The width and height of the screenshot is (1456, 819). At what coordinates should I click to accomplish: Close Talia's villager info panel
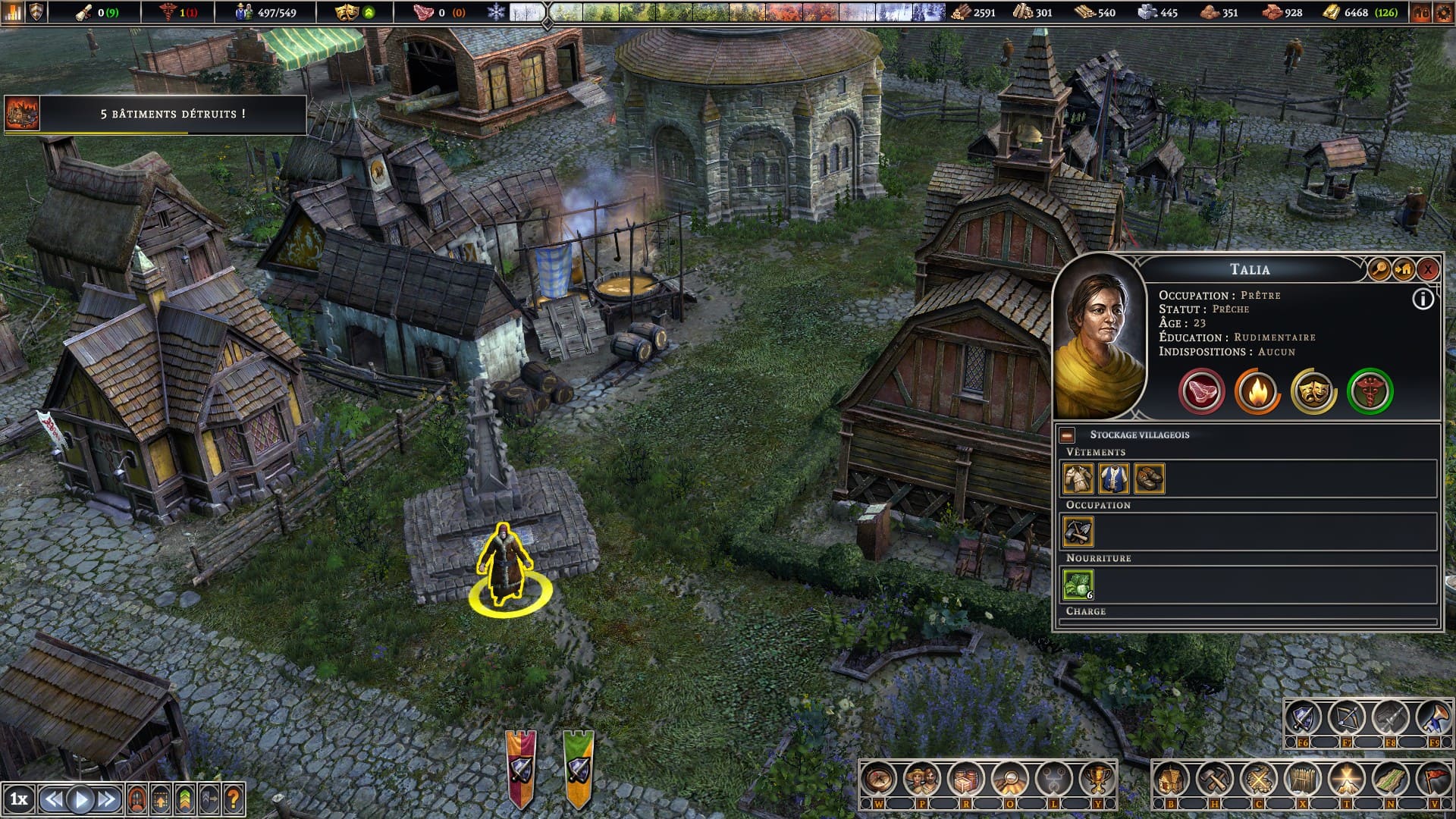pyautogui.click(x=1427, y=268)
